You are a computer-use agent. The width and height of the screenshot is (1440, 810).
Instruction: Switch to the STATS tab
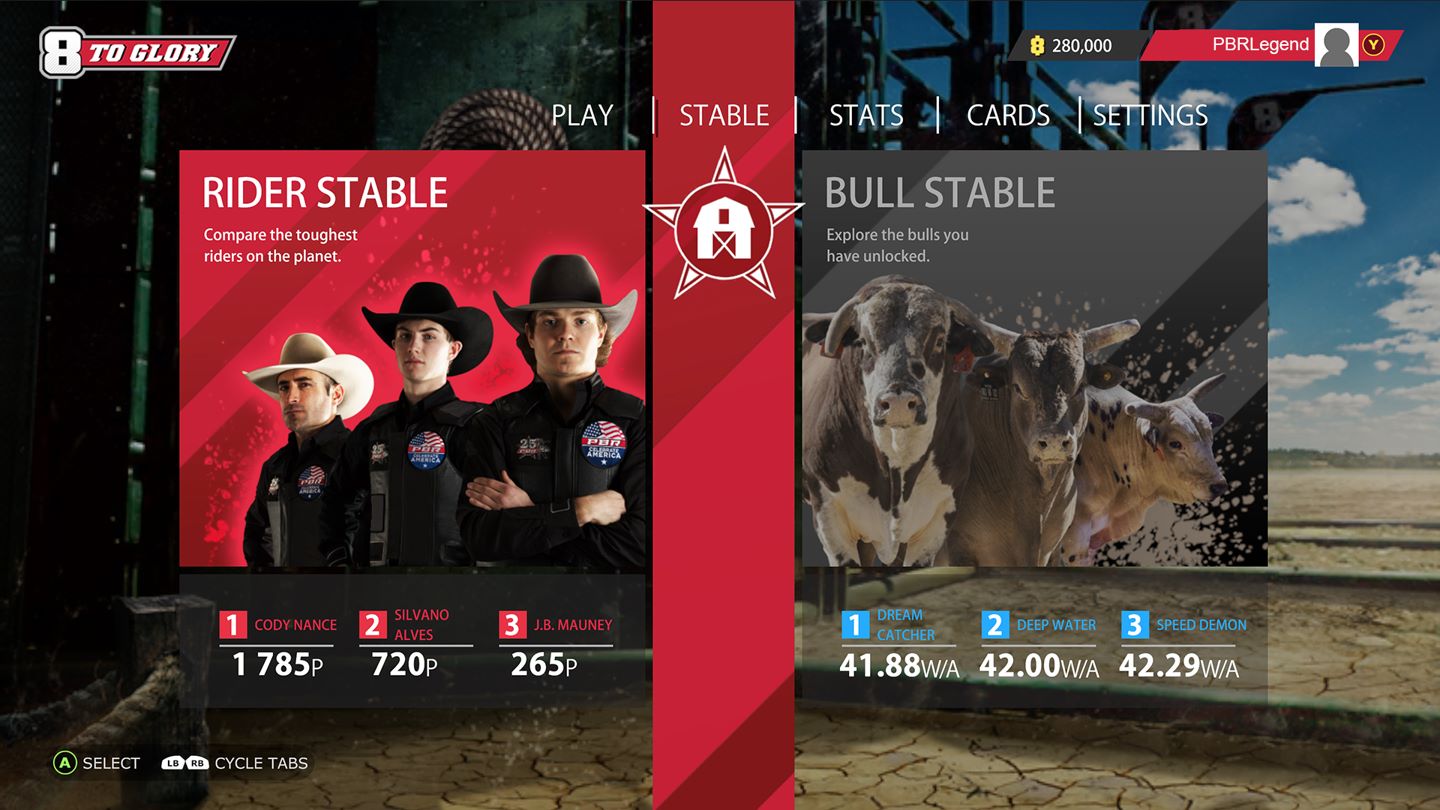click(866, 115)
